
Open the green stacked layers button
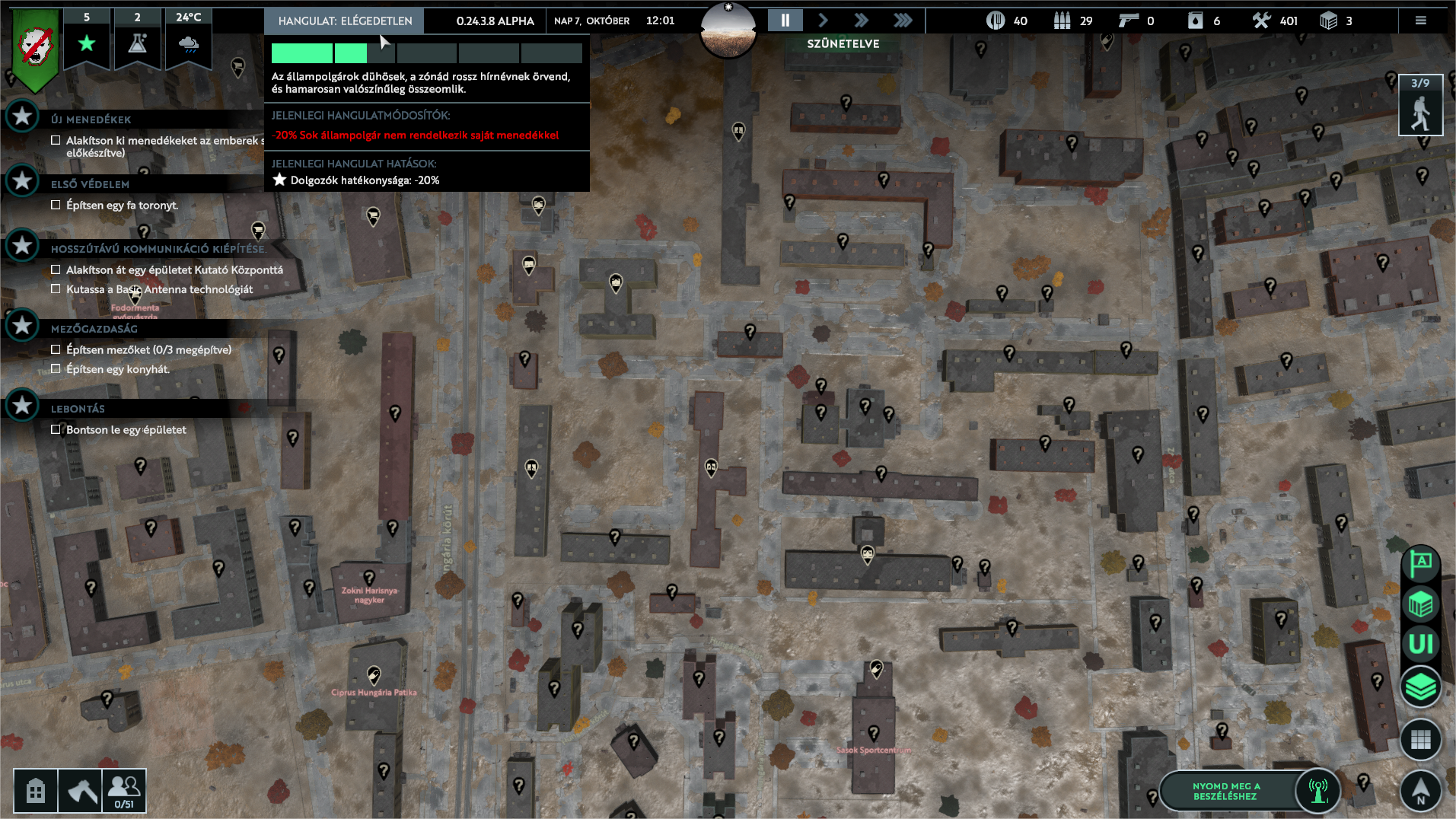[1420, 687]
